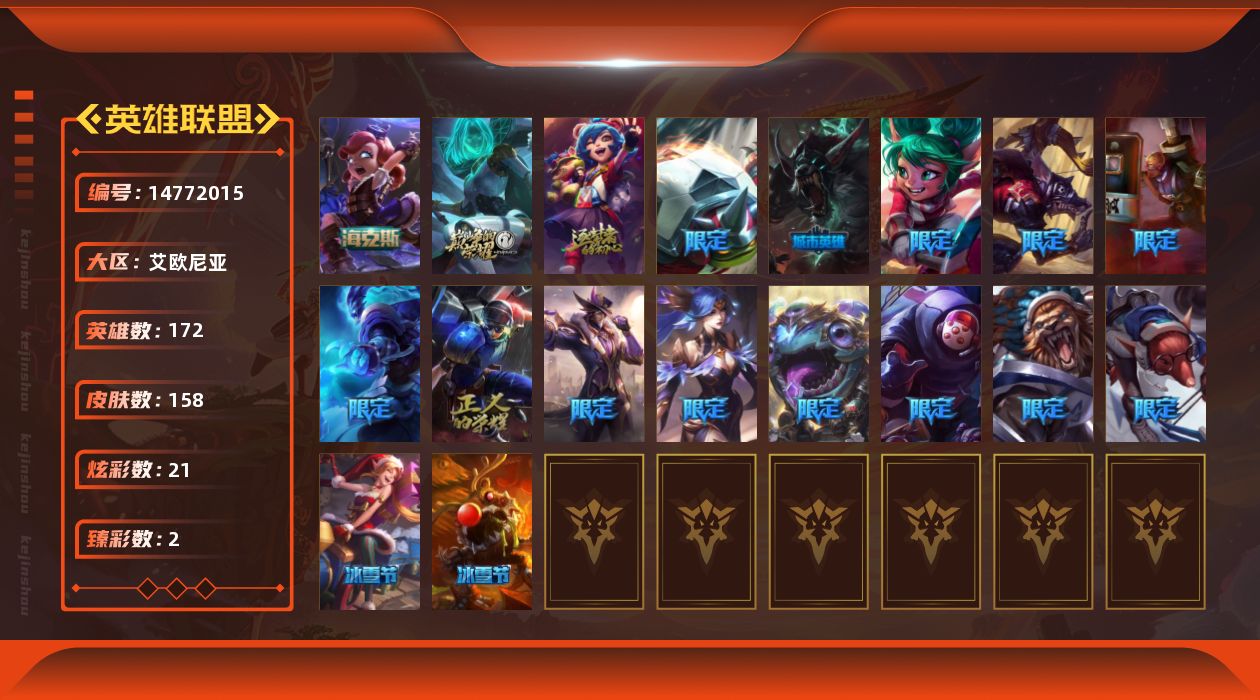Select the Santa girl Snowdown skin
Image resolution: width=1260 pixels, height=700 pixels.
point(369,531)
